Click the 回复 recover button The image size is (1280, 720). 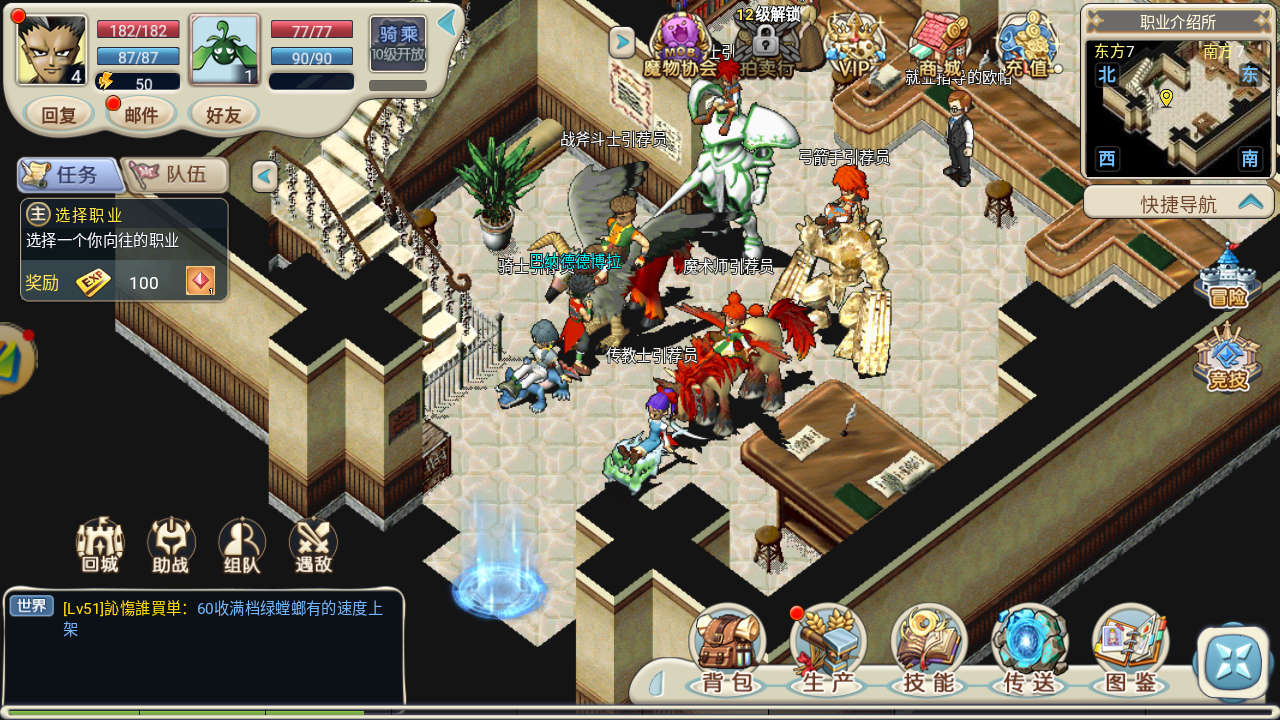point(59,115)
